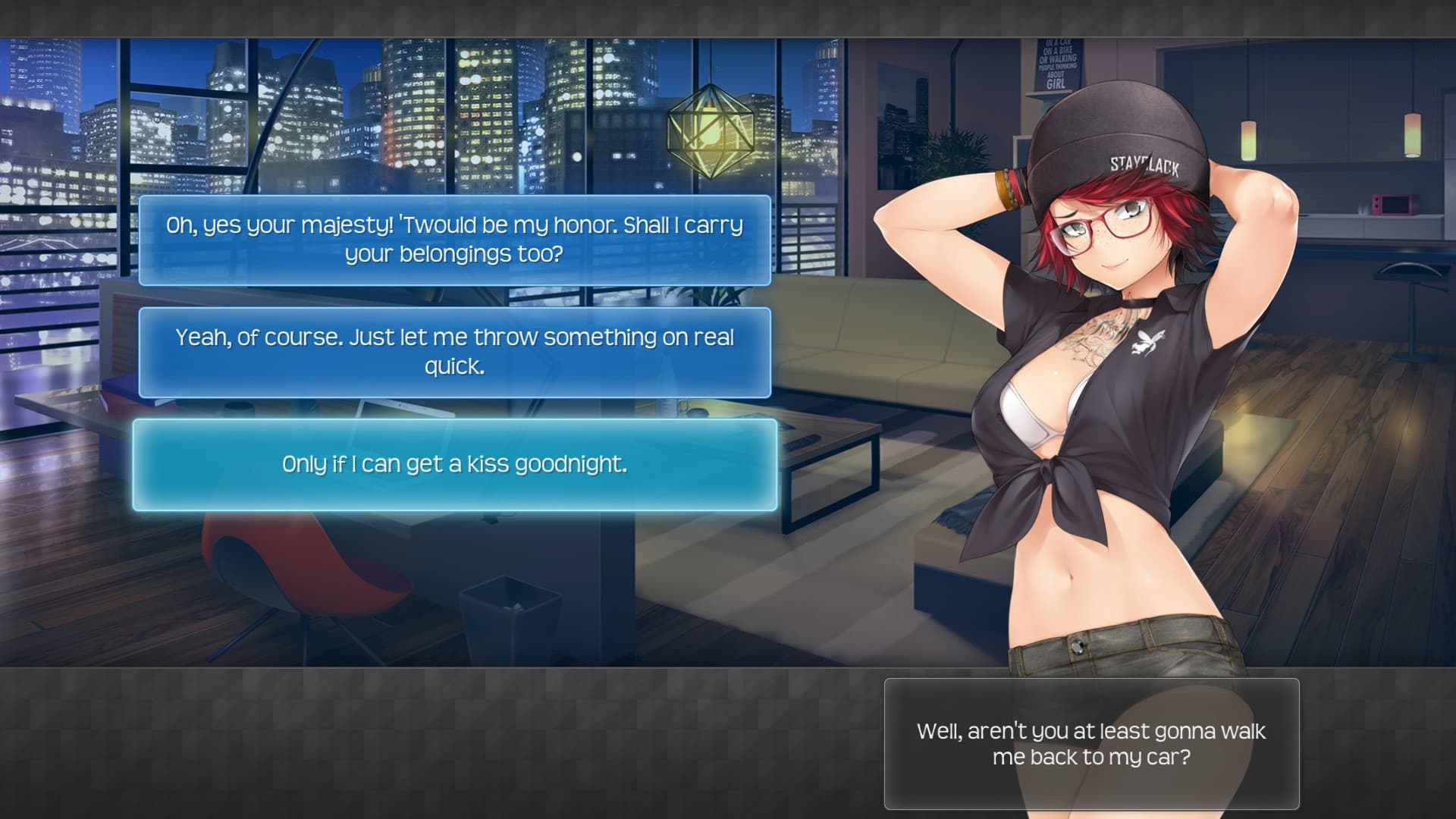
Task: Pick the 'kiss goodnight' dialogue option
Action: point(454,464)
